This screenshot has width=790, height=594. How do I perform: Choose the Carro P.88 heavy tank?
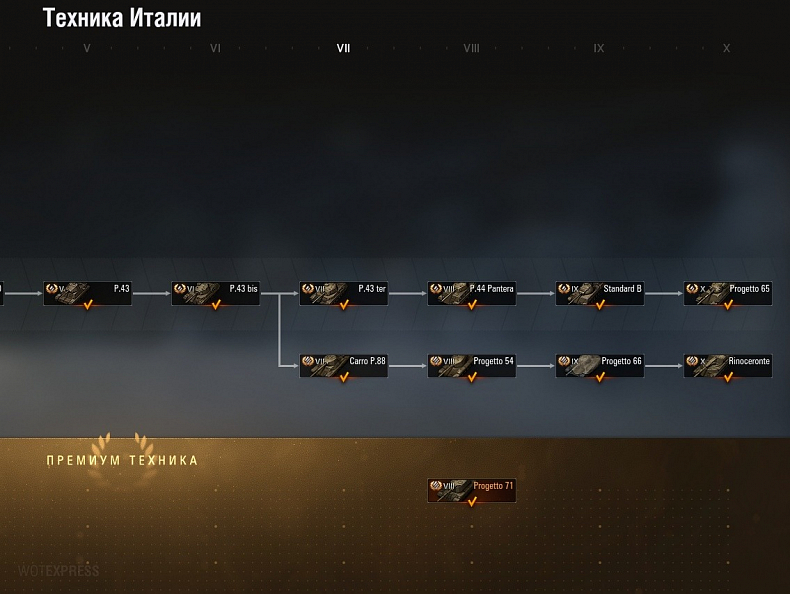pyautogui.click(x=343, y=365)
